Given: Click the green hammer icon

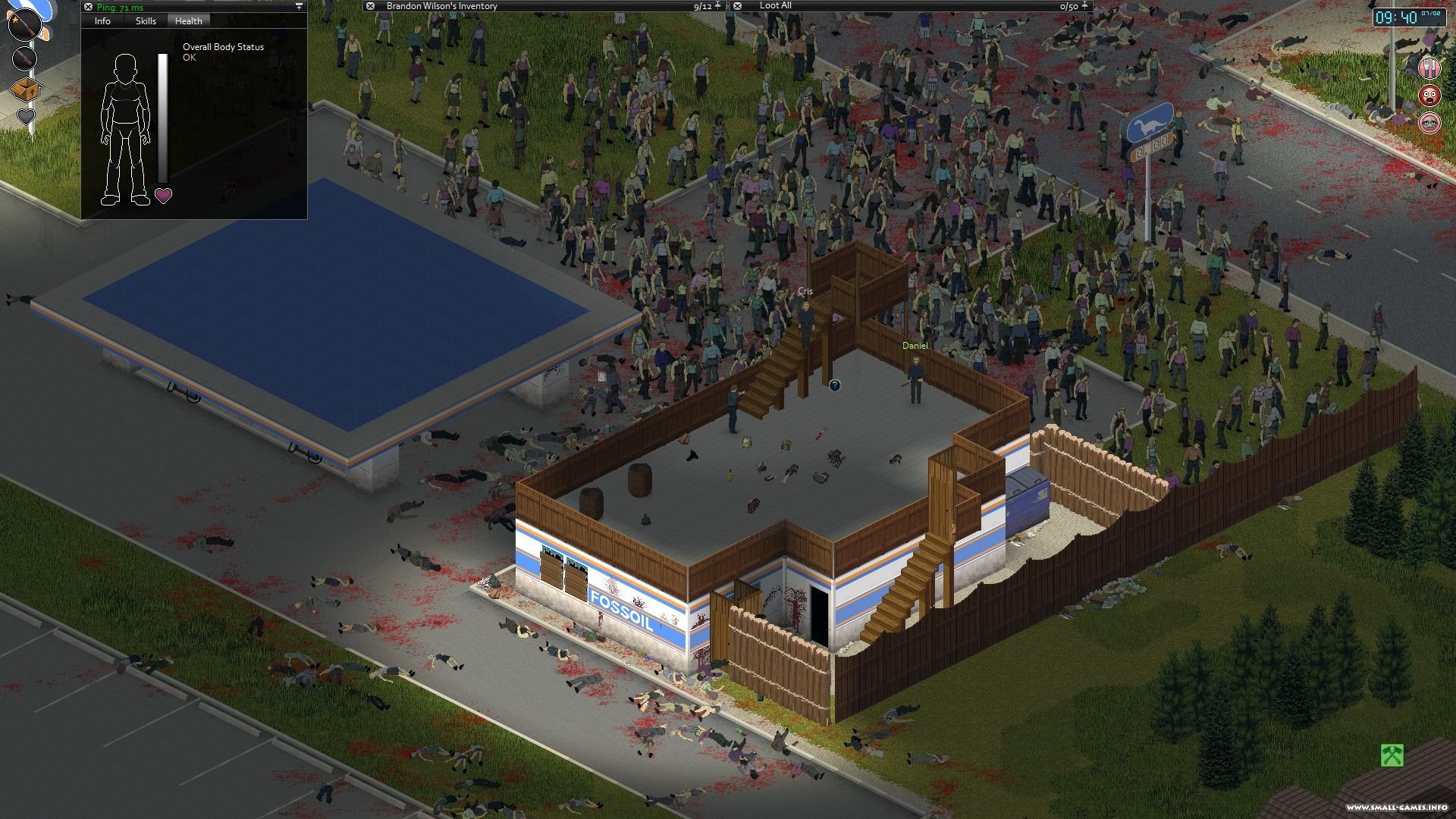Looking at the screenshot, I should click(x=1392, y=755).
